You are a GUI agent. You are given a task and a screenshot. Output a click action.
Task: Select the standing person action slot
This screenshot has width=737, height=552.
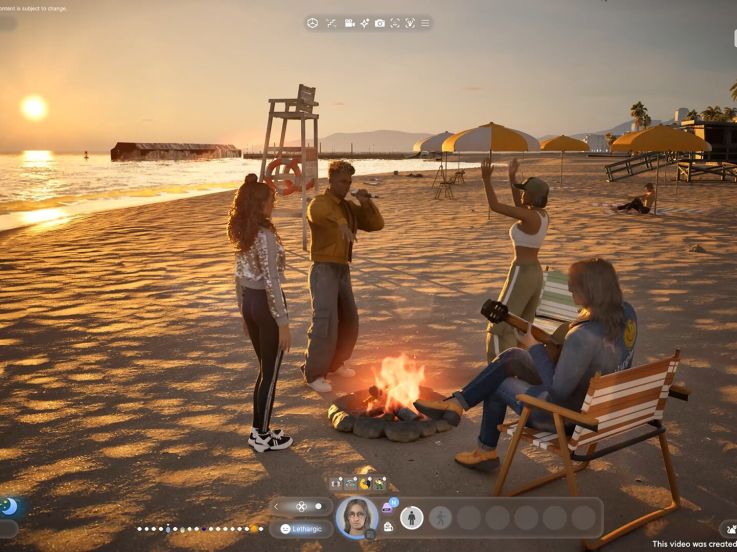click(x=411, y=517)
